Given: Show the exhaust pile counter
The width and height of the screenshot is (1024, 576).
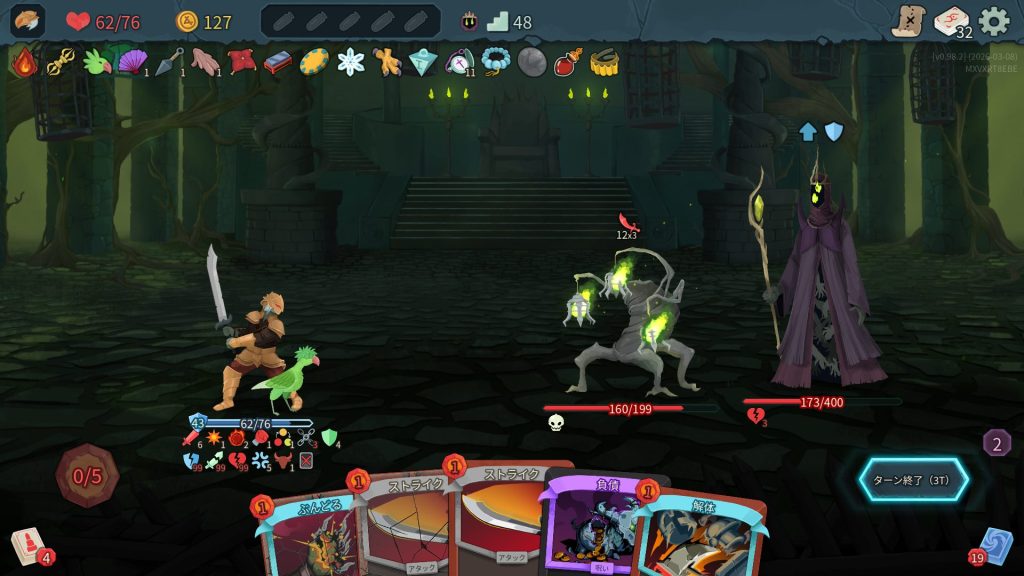Looking at the screenshot, I should pos(996,443).
